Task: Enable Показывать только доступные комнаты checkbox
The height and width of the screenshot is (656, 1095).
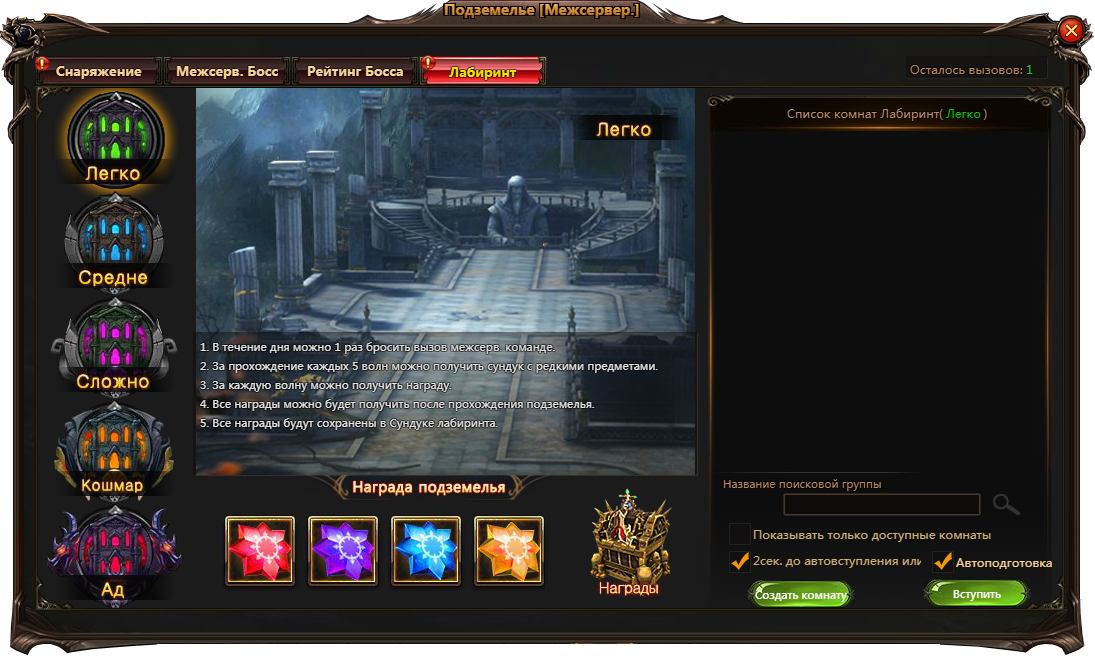Action: (x=740, y=534)
